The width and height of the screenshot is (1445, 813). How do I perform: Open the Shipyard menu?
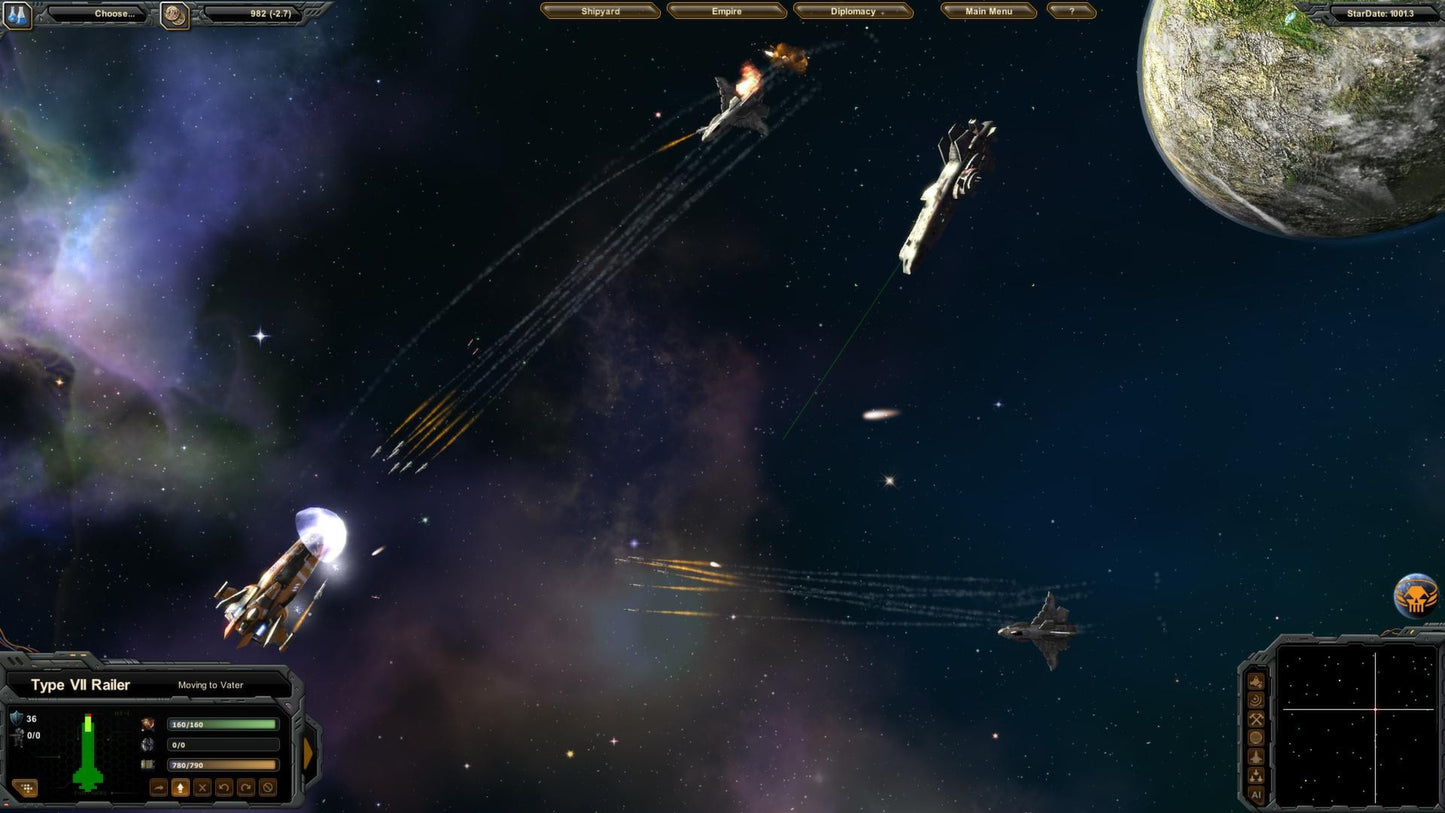(x=600, y=10)
